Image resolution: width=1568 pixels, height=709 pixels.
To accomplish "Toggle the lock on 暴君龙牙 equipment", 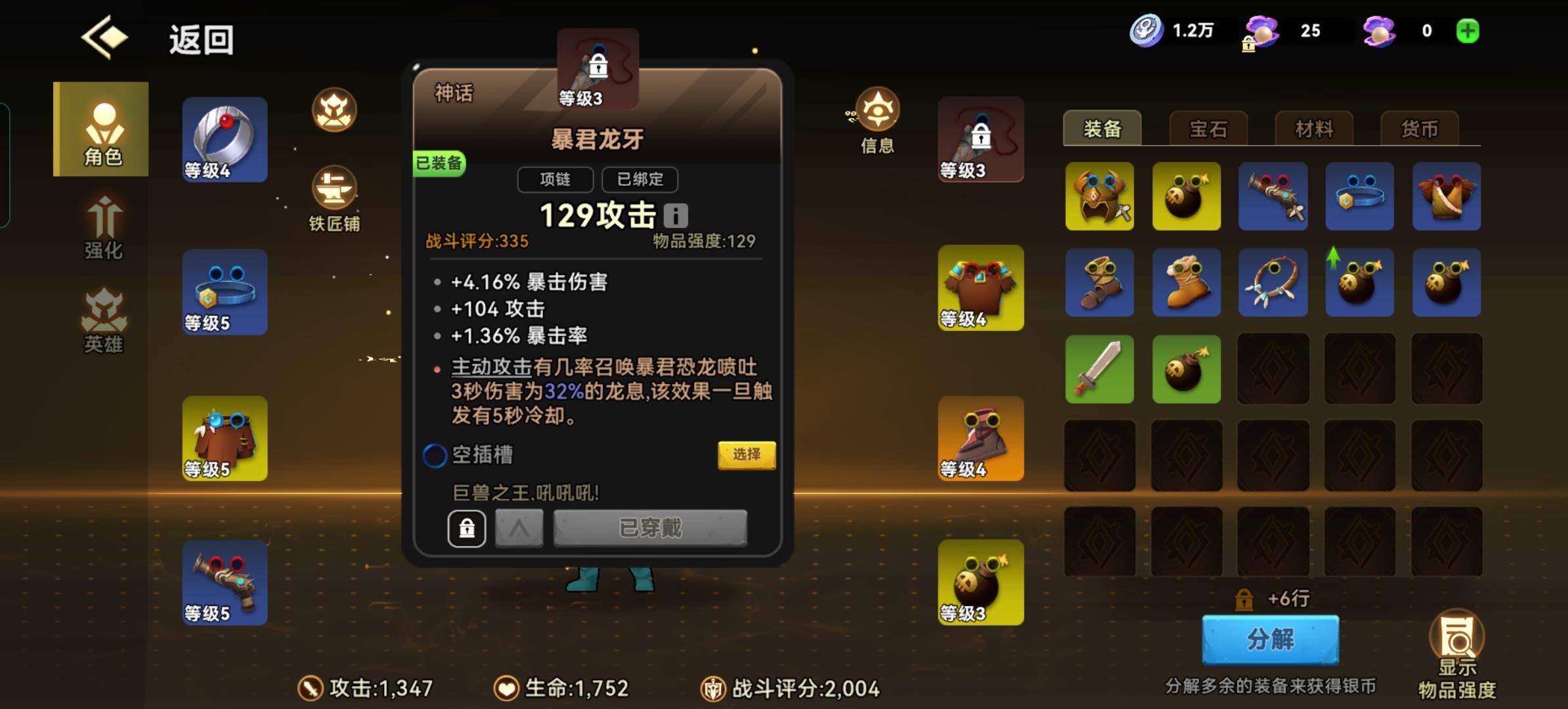I will click(466, 528).
